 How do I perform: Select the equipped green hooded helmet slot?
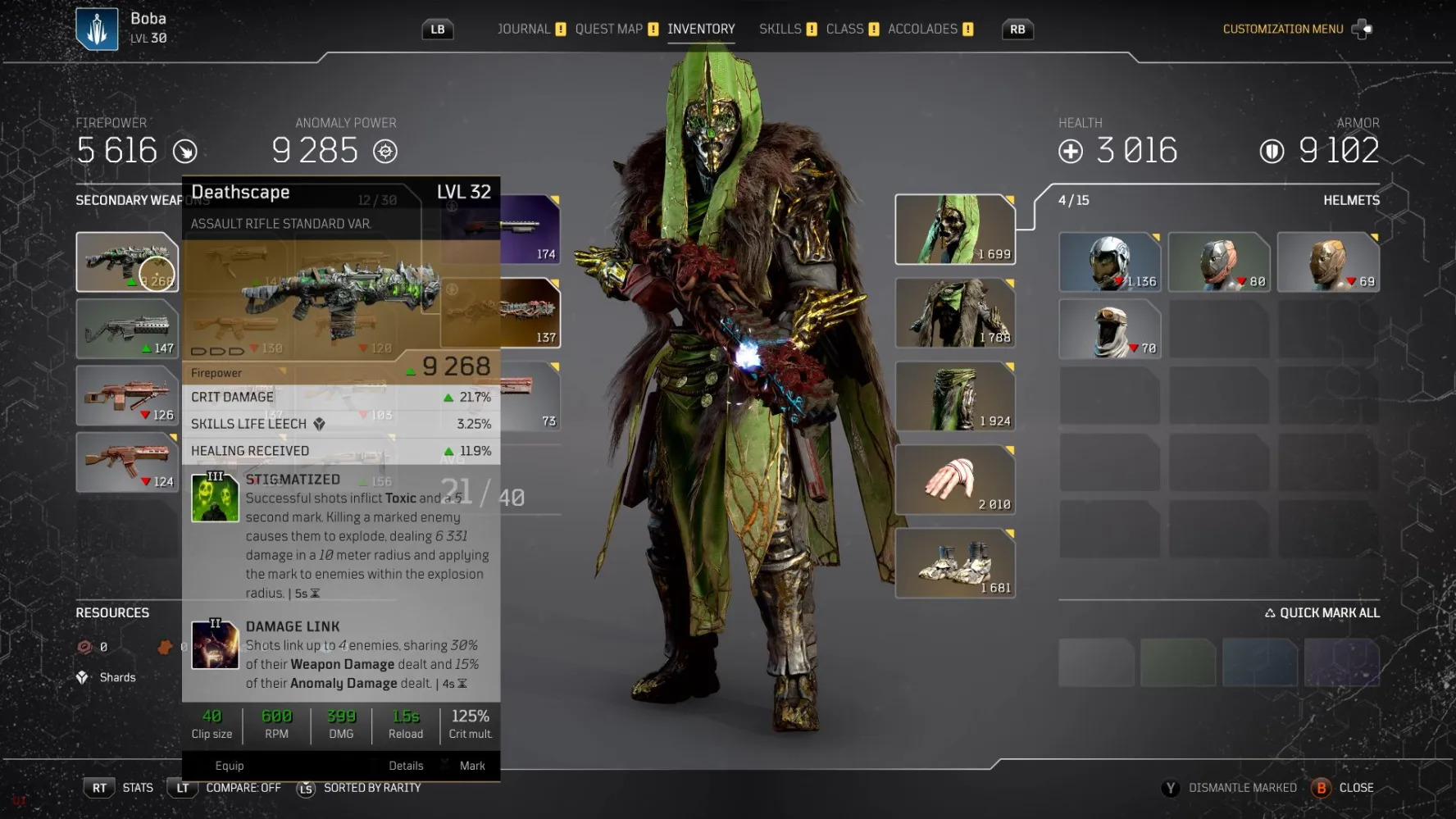(x=954, y=230)
